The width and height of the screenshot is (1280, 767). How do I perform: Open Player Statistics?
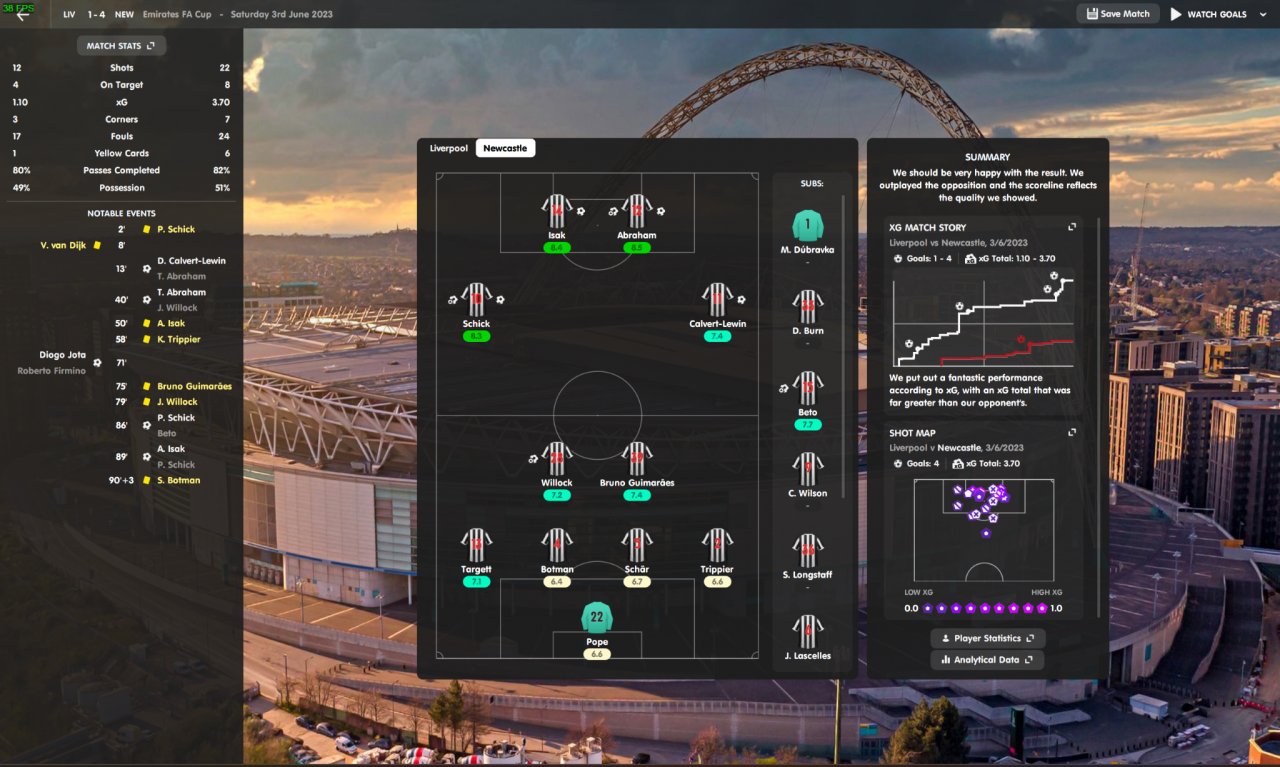(x=987, y=638)
